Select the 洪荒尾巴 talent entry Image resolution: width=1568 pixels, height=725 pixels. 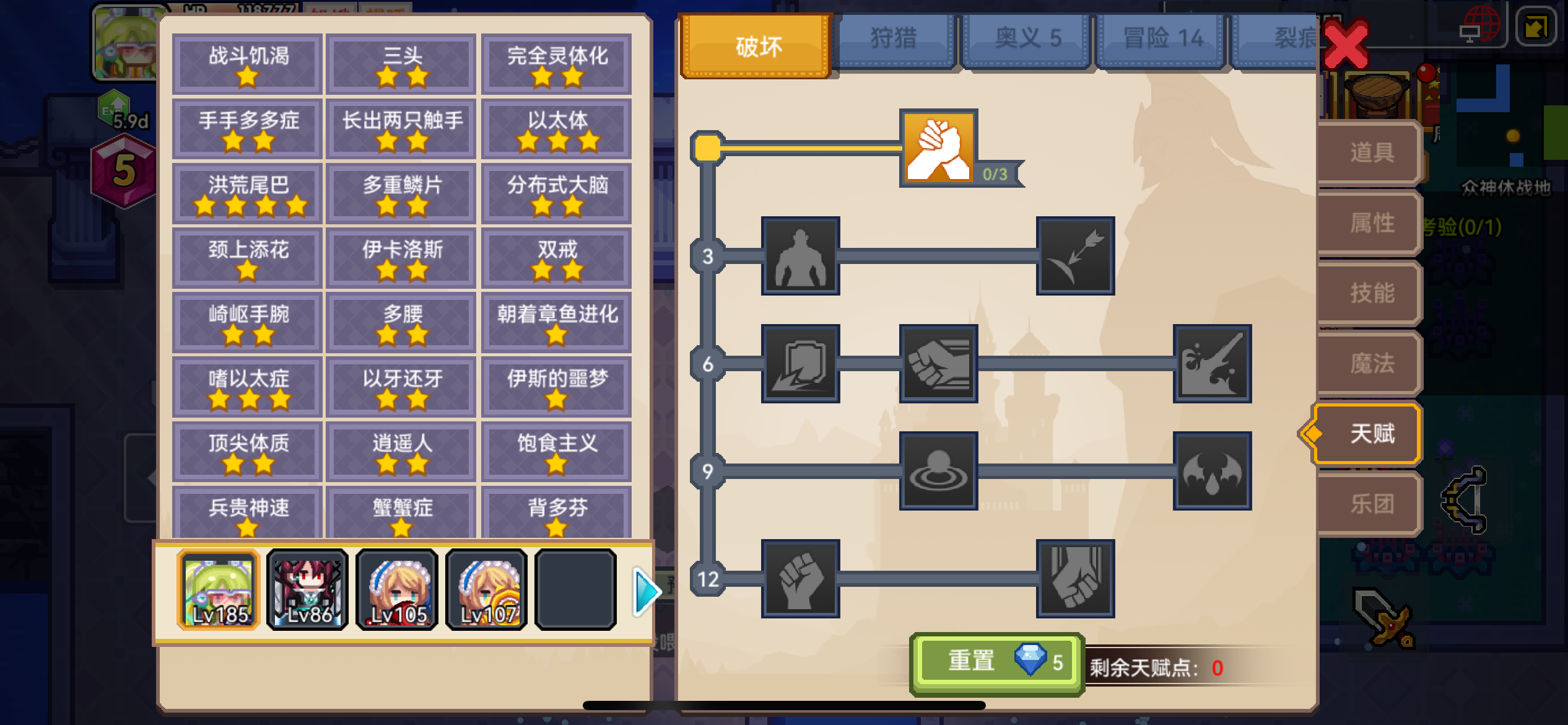246,193
